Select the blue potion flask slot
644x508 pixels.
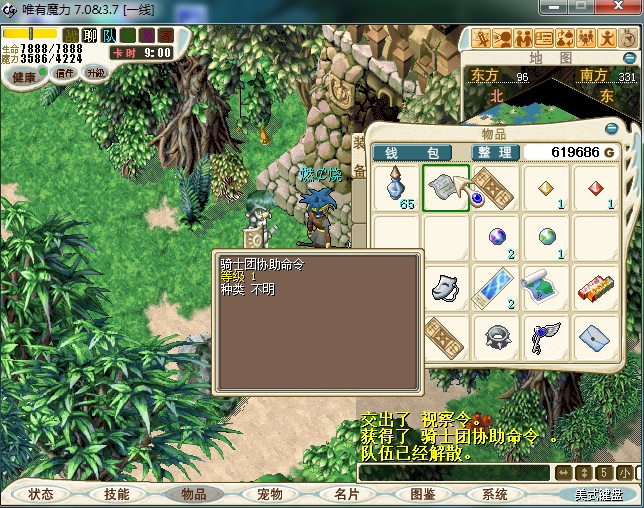(397, 188)
